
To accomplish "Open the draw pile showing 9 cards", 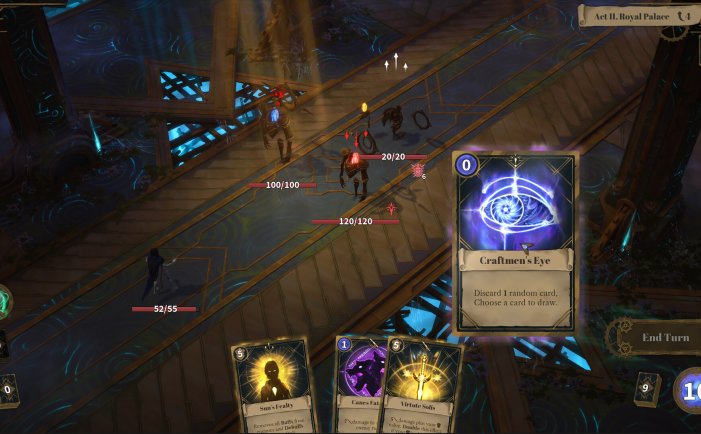I will (x=647, y=389).
